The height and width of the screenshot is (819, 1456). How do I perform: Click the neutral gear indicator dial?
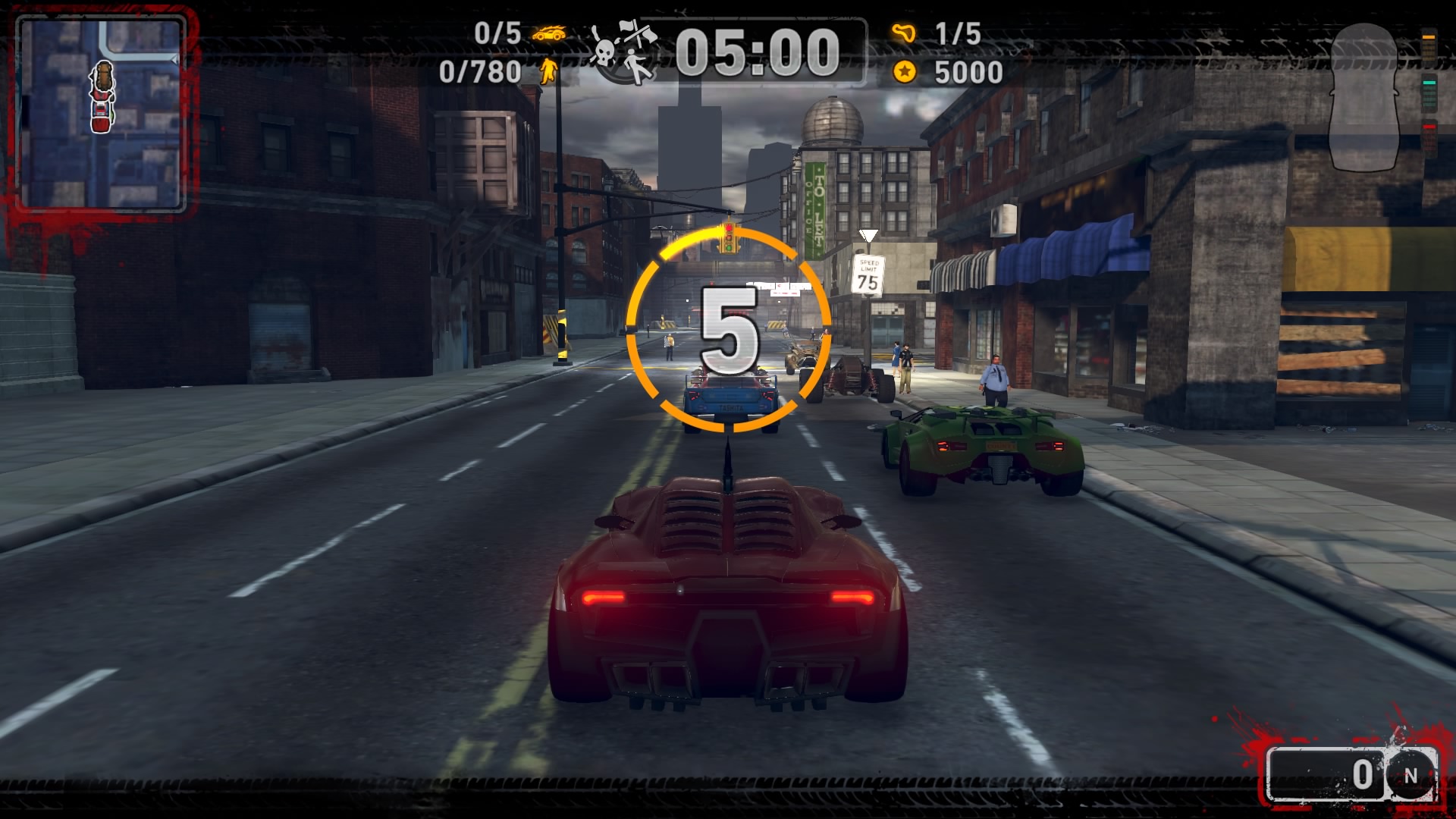coord(1410,776)
